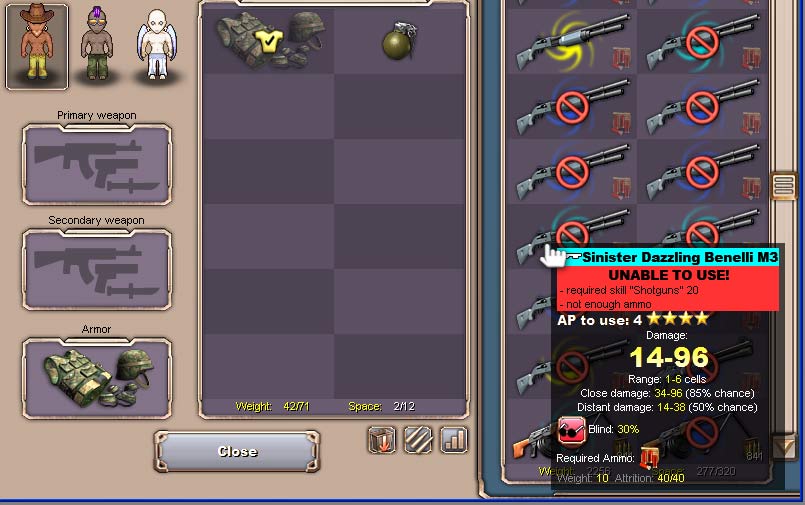Pick the white angel-winged character

coord(155,45)
